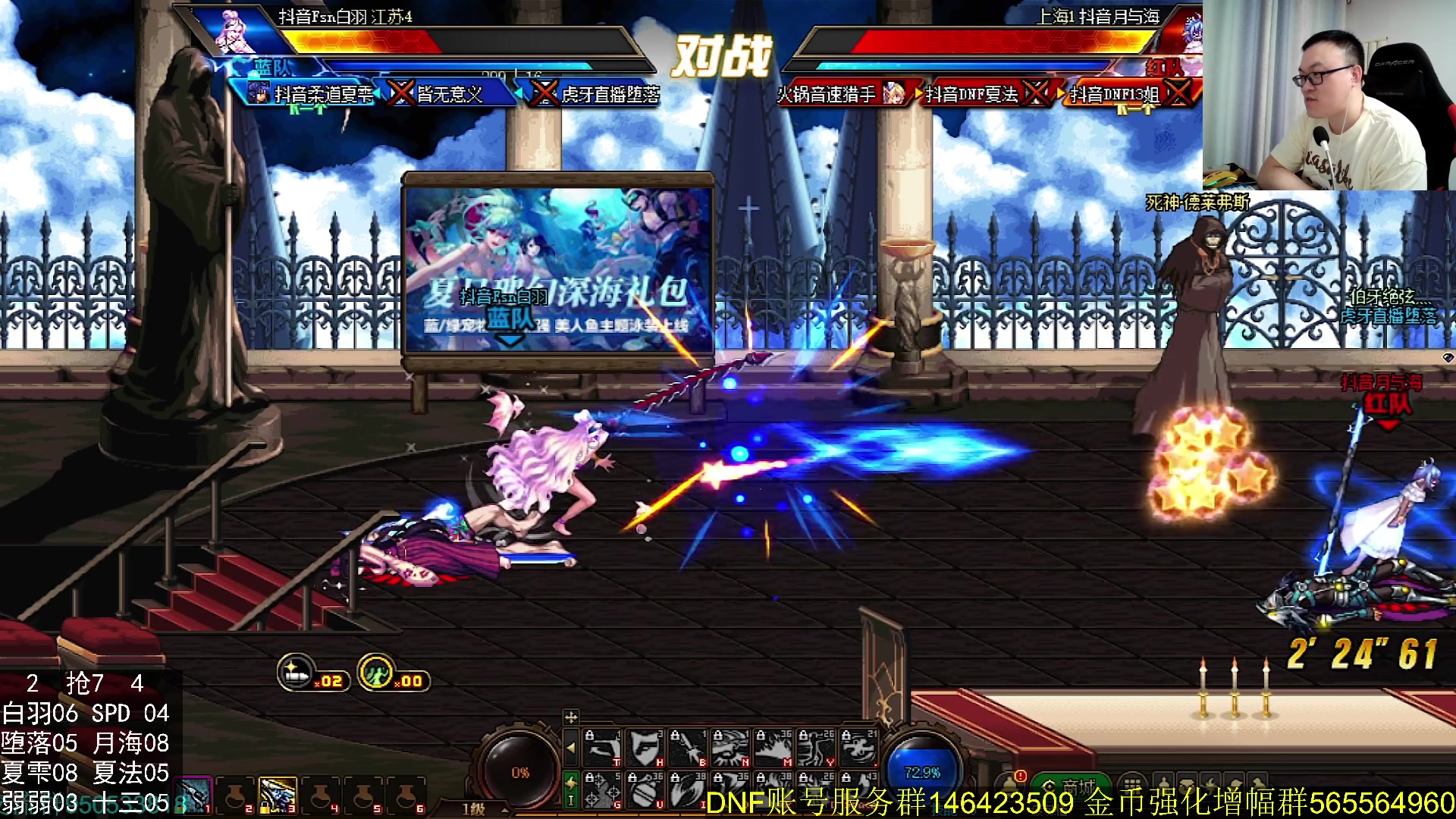Open the green 商城 shop button
The width and height of the screenshot is (1456, 819).
pos(1072,787)
